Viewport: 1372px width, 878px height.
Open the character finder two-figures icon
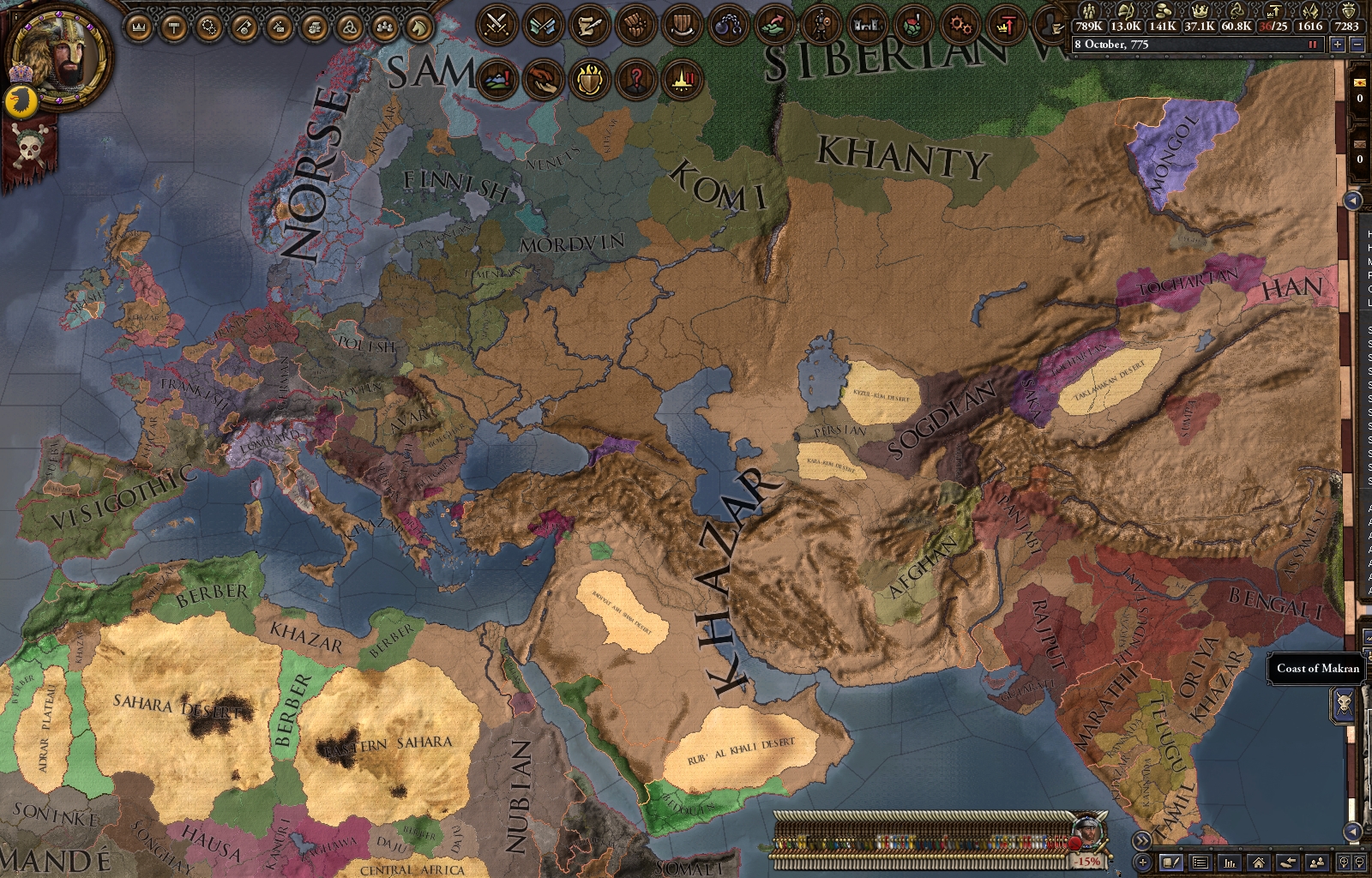(x=1317, y=862)
